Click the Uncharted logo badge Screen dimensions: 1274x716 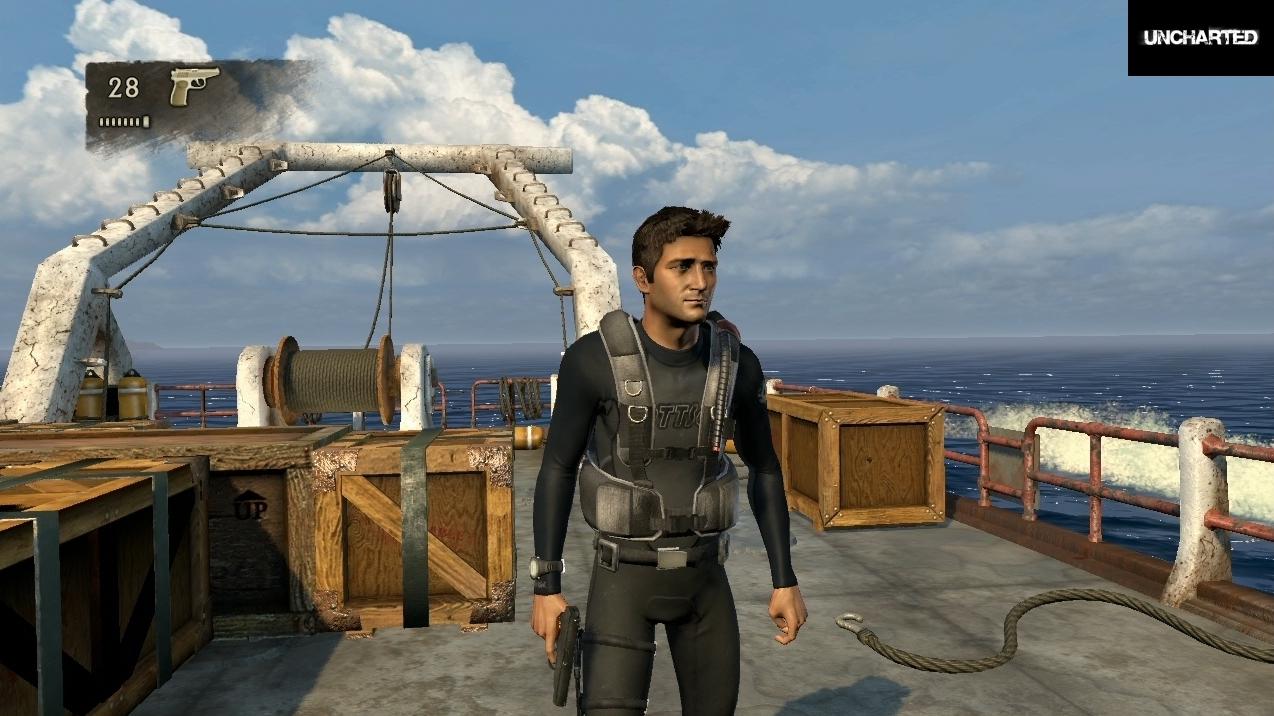pyautogui.click(x=1200, y=38)
